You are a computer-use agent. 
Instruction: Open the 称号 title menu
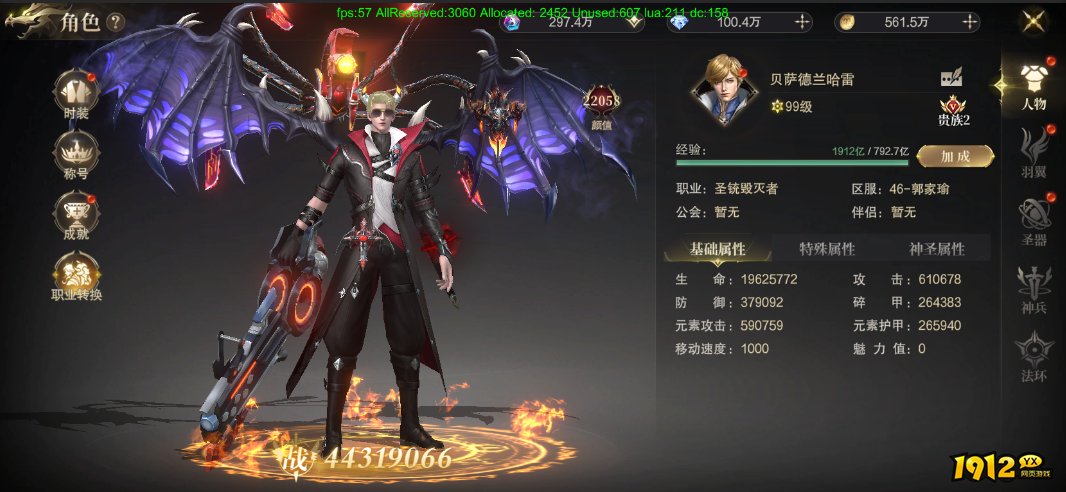click(x=76, y=156)
